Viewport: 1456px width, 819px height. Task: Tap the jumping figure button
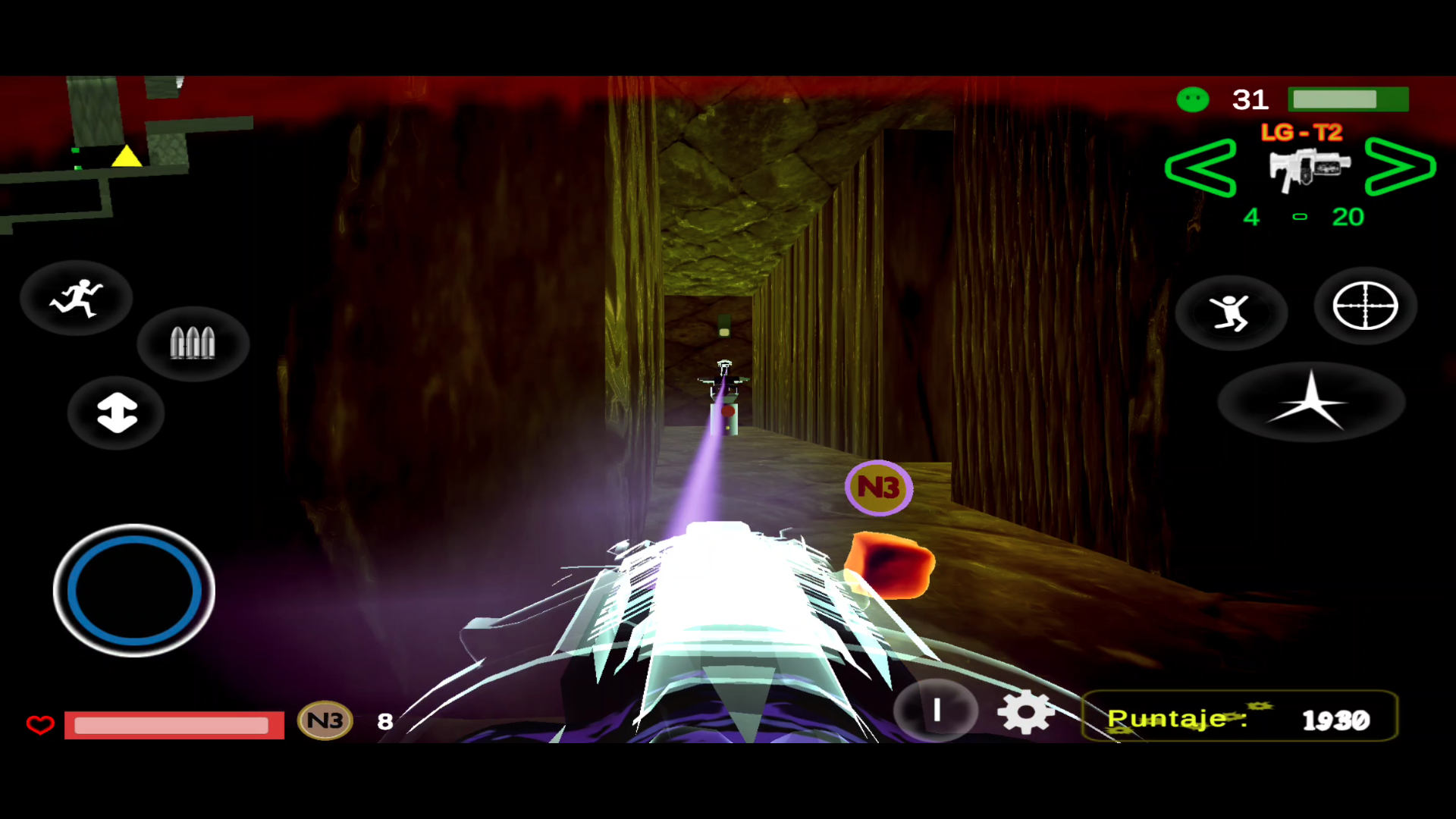click(x=1231, y=312)
